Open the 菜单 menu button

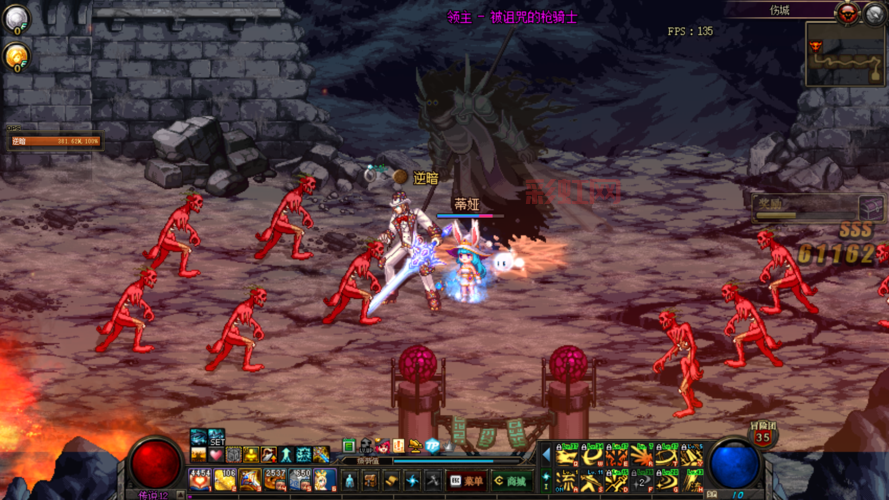[x=467, y=481]
